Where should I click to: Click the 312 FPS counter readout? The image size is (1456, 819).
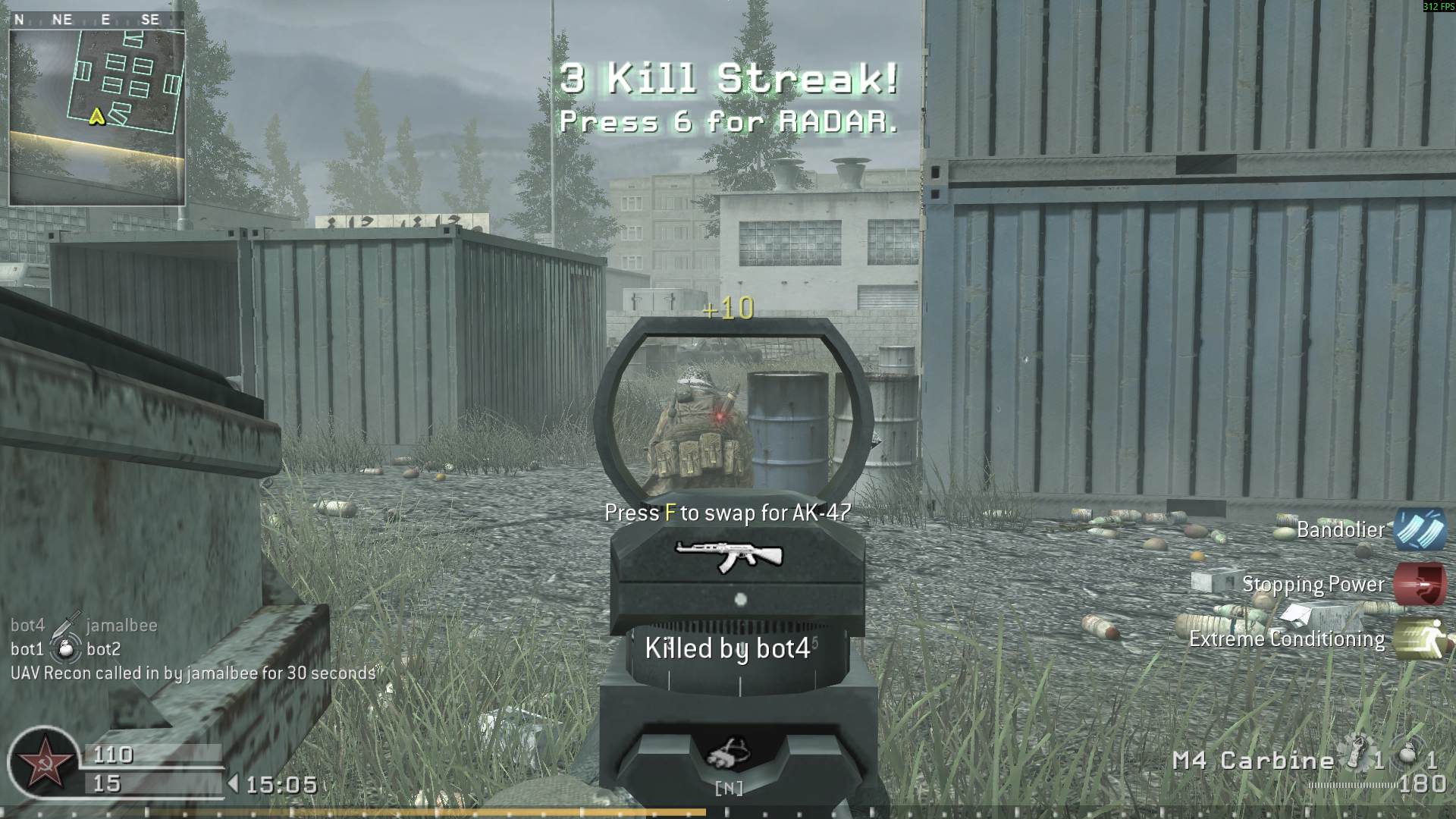pyautogui.click(x=1437, y=6)
